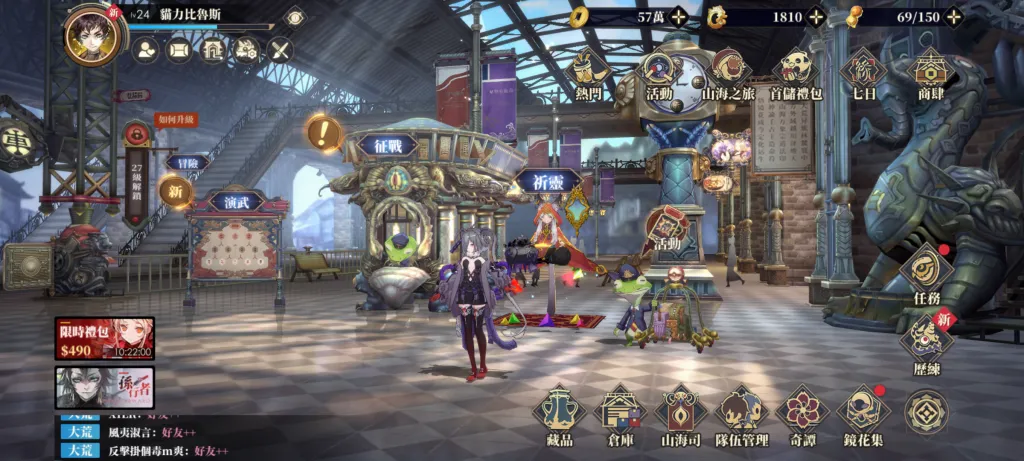
Task: View the 限時禮包 $490 limited pack
Action: pyautogui.click(x=104, y=338)
